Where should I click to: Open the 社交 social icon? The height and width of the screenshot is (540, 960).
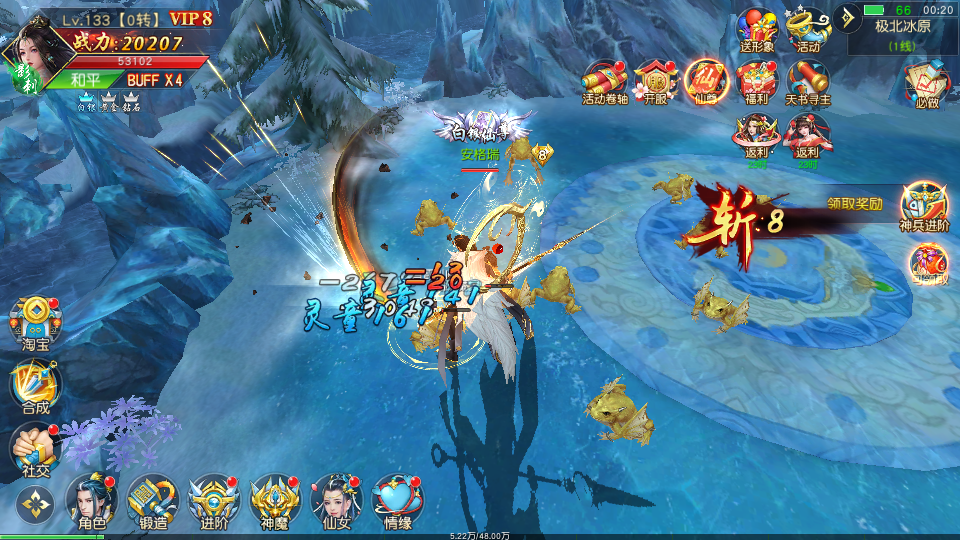pyautogui.click(x=34, y=447)
